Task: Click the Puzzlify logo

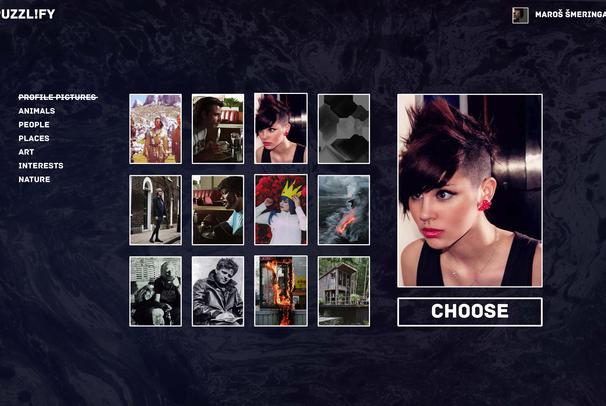Action: point(28,14)
